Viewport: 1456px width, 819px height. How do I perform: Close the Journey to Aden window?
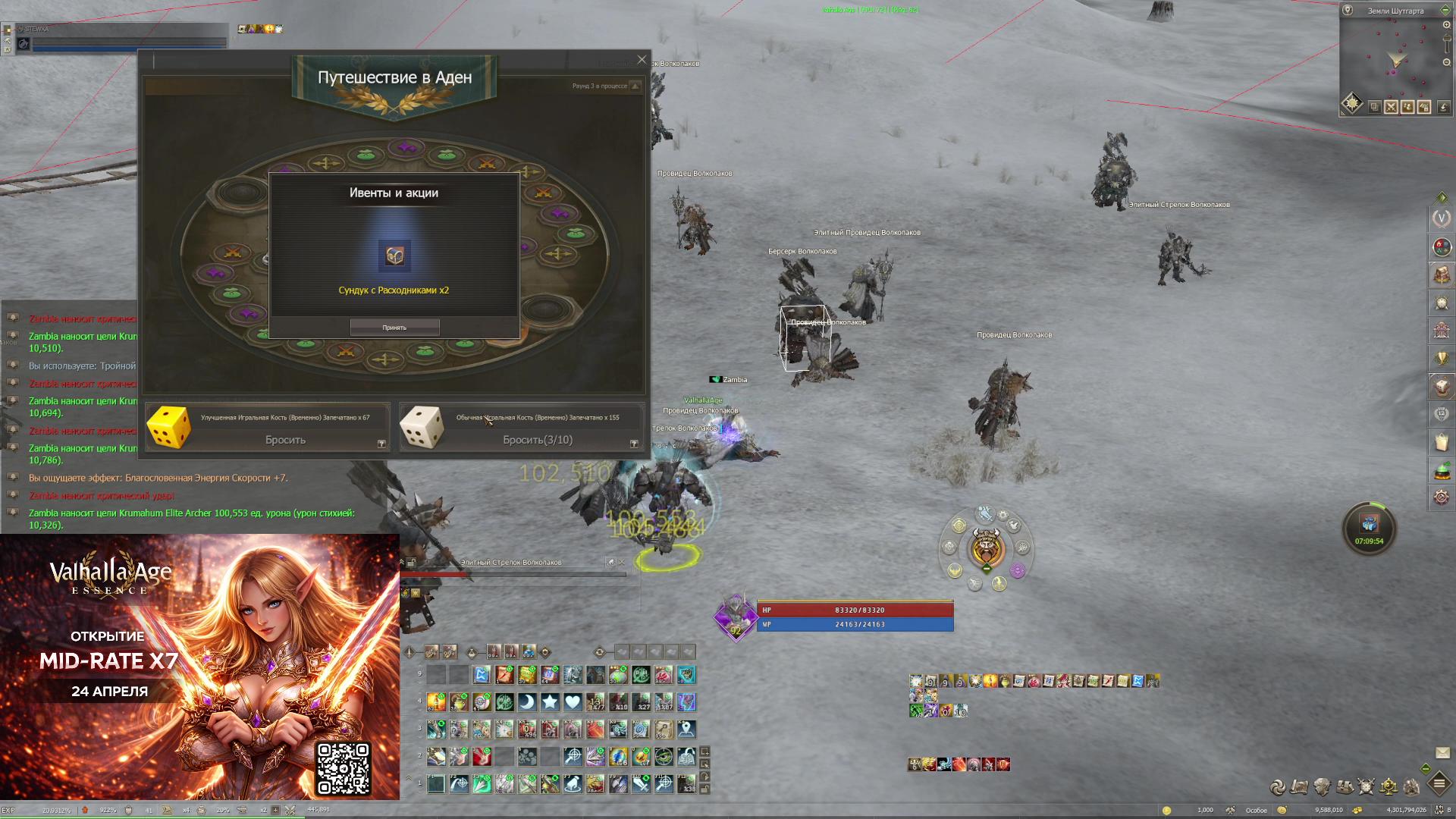(642, 59)
